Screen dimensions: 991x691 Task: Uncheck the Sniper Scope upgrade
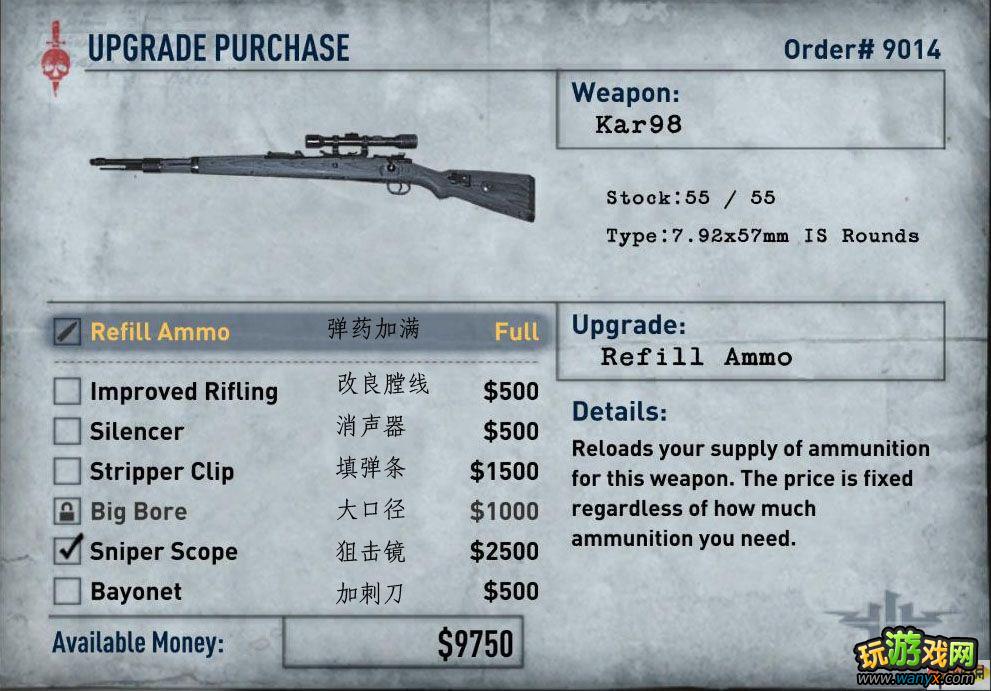point(67,551)
